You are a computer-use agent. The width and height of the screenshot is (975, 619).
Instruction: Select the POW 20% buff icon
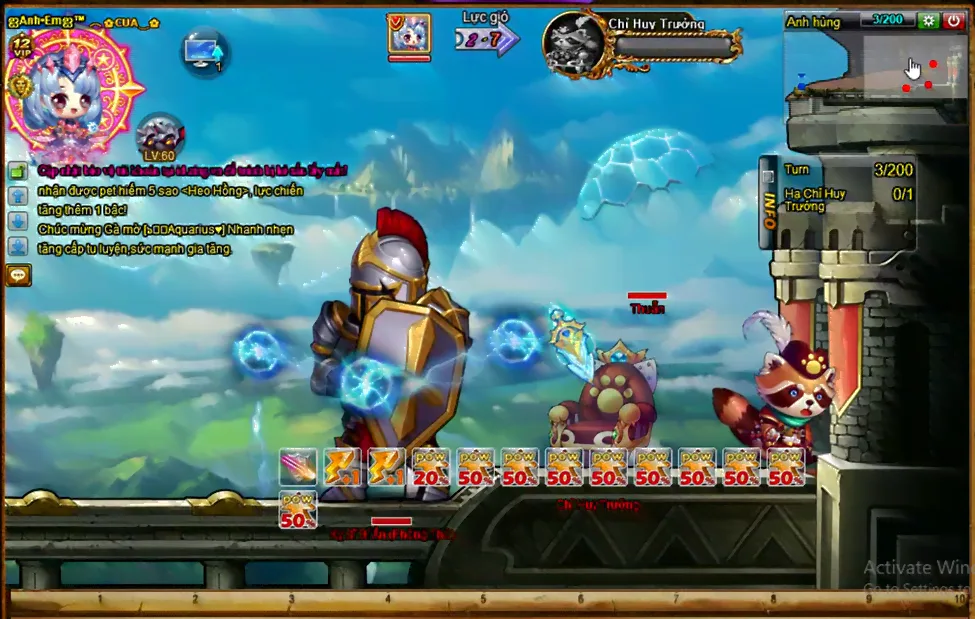[x=430, y=466]
